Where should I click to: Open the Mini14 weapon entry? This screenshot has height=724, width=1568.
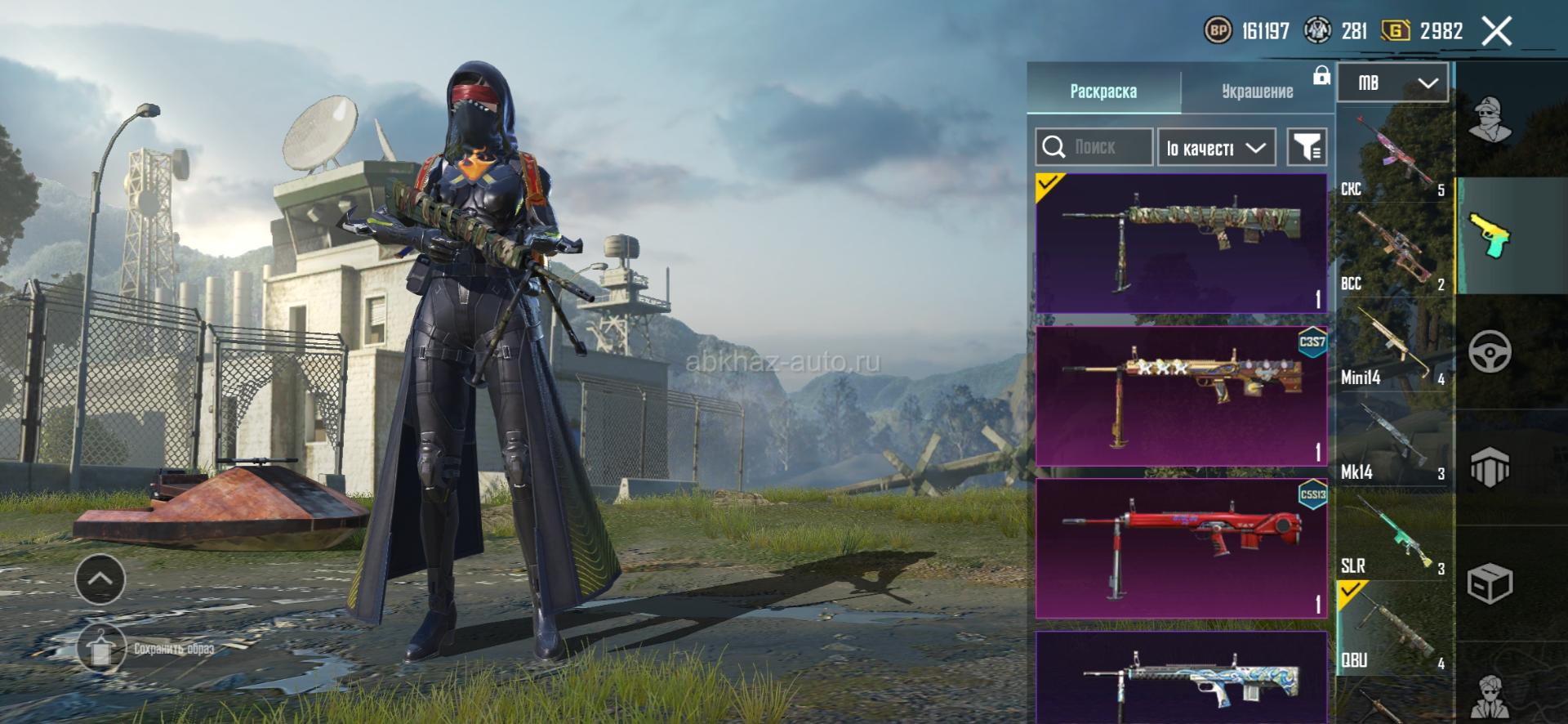(1394, 344)
